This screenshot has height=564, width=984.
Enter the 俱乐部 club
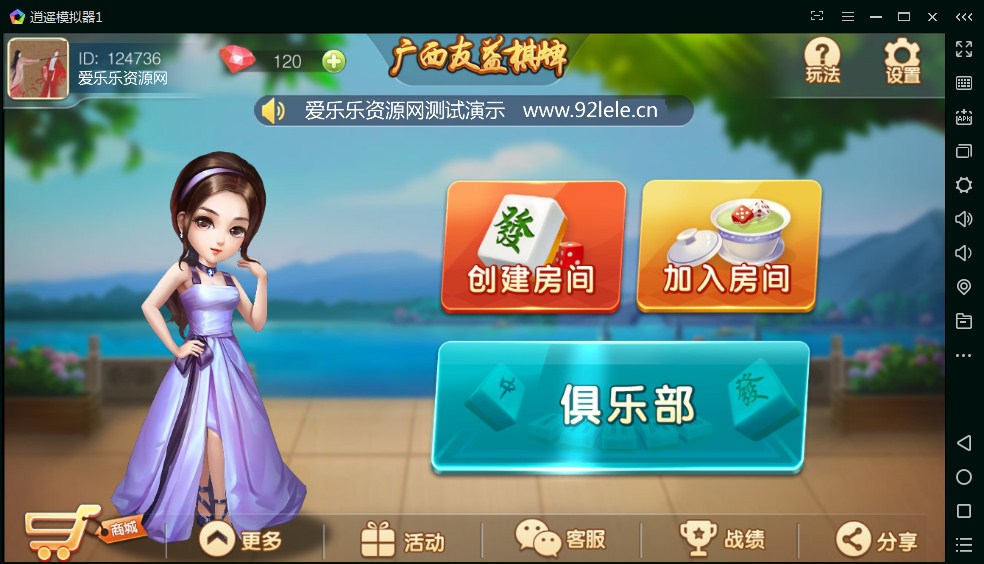pyautogui.click(x=621, y=405)
